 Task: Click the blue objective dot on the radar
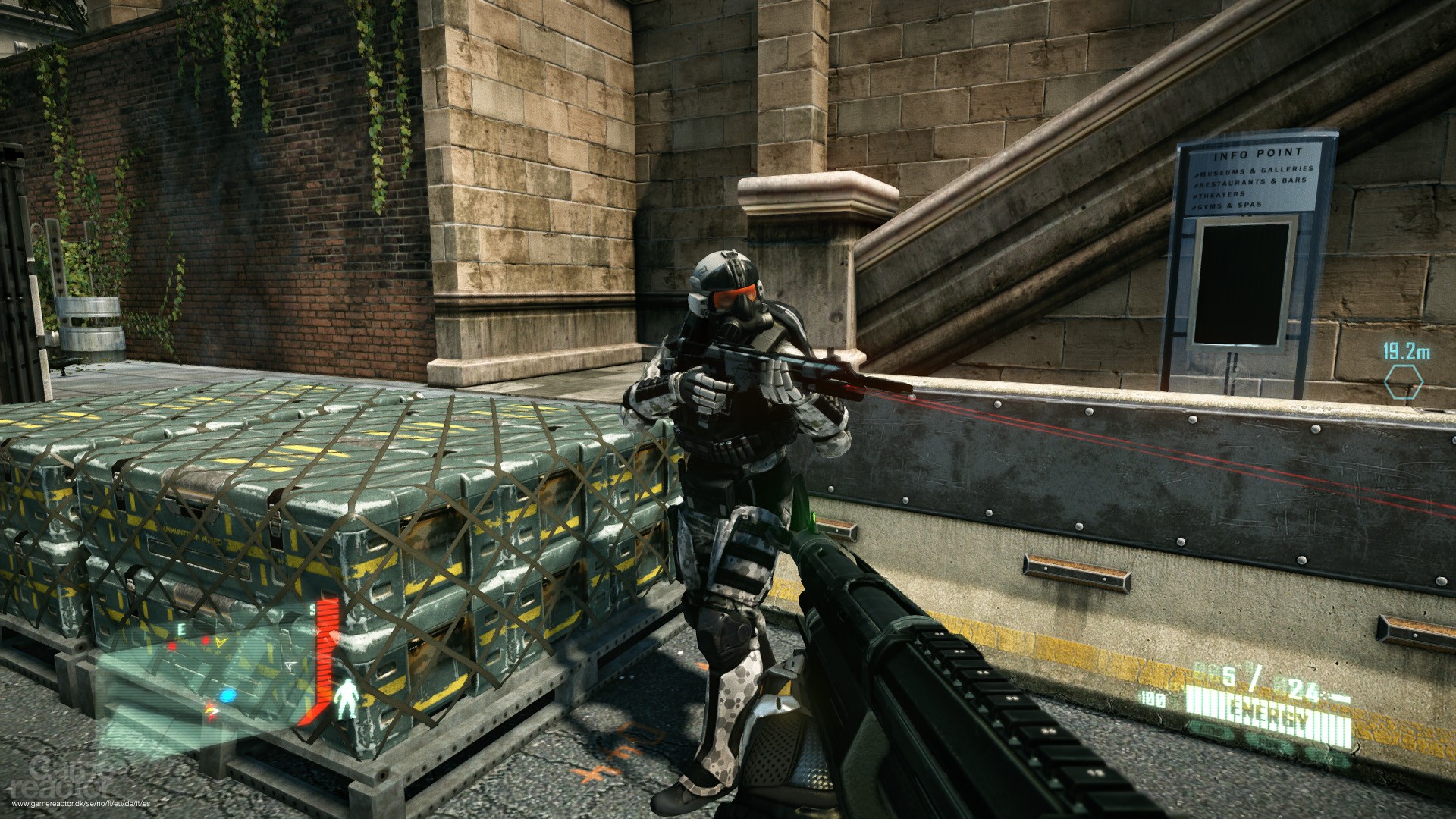click(227, 695)
